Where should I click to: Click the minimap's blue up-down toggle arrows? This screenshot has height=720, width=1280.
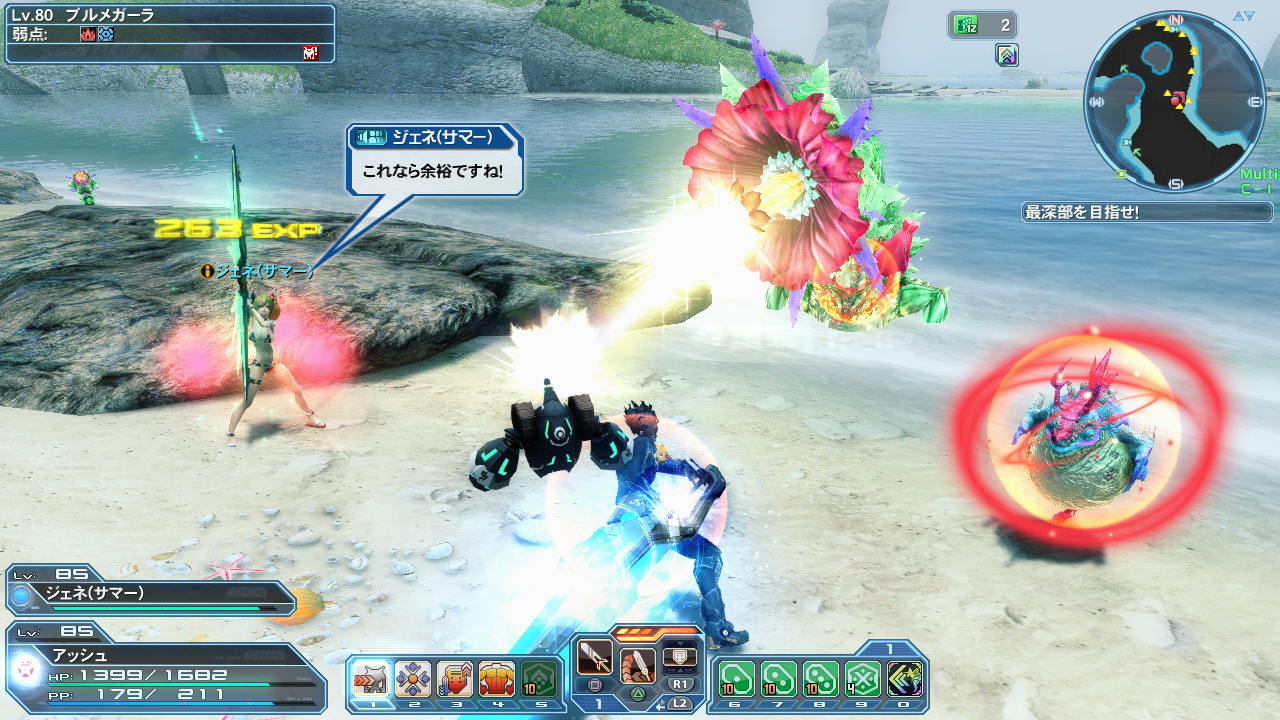point(1243,16)
